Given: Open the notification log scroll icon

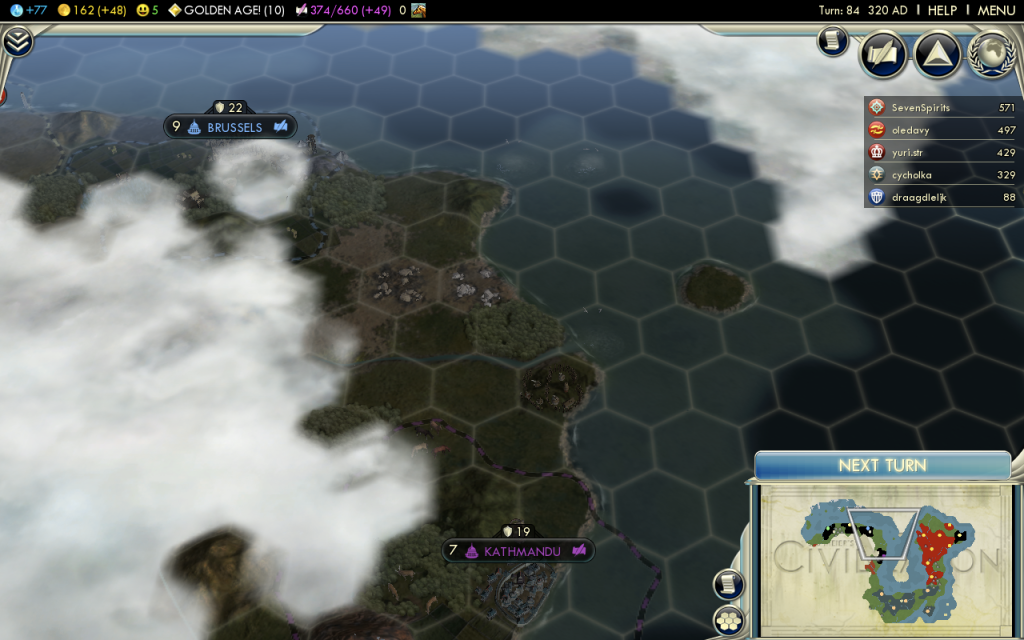Looking at the screenshot, I should (x=832, y=41).
